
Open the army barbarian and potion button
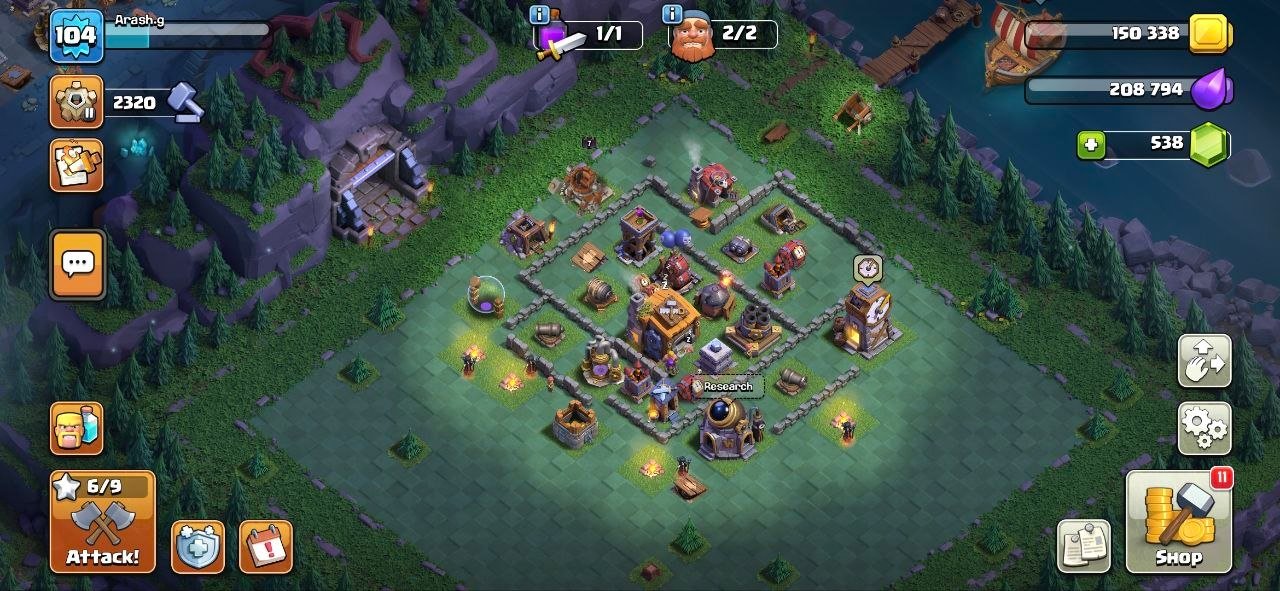tap(77, 428)
